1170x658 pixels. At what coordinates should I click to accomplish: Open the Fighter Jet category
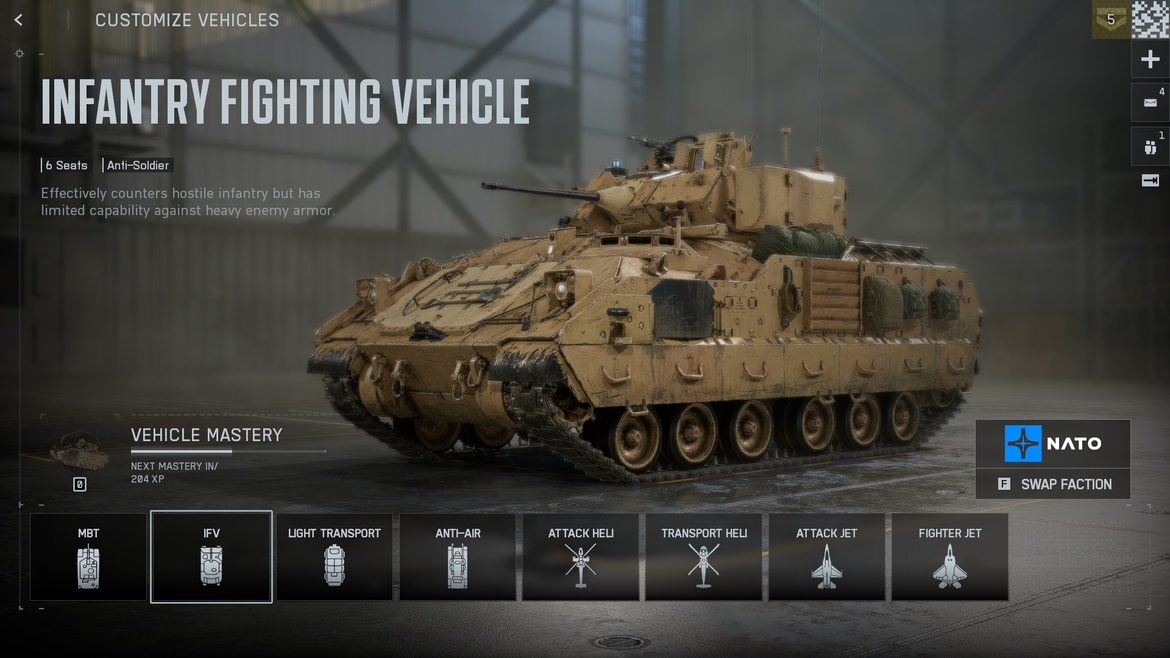950,557
